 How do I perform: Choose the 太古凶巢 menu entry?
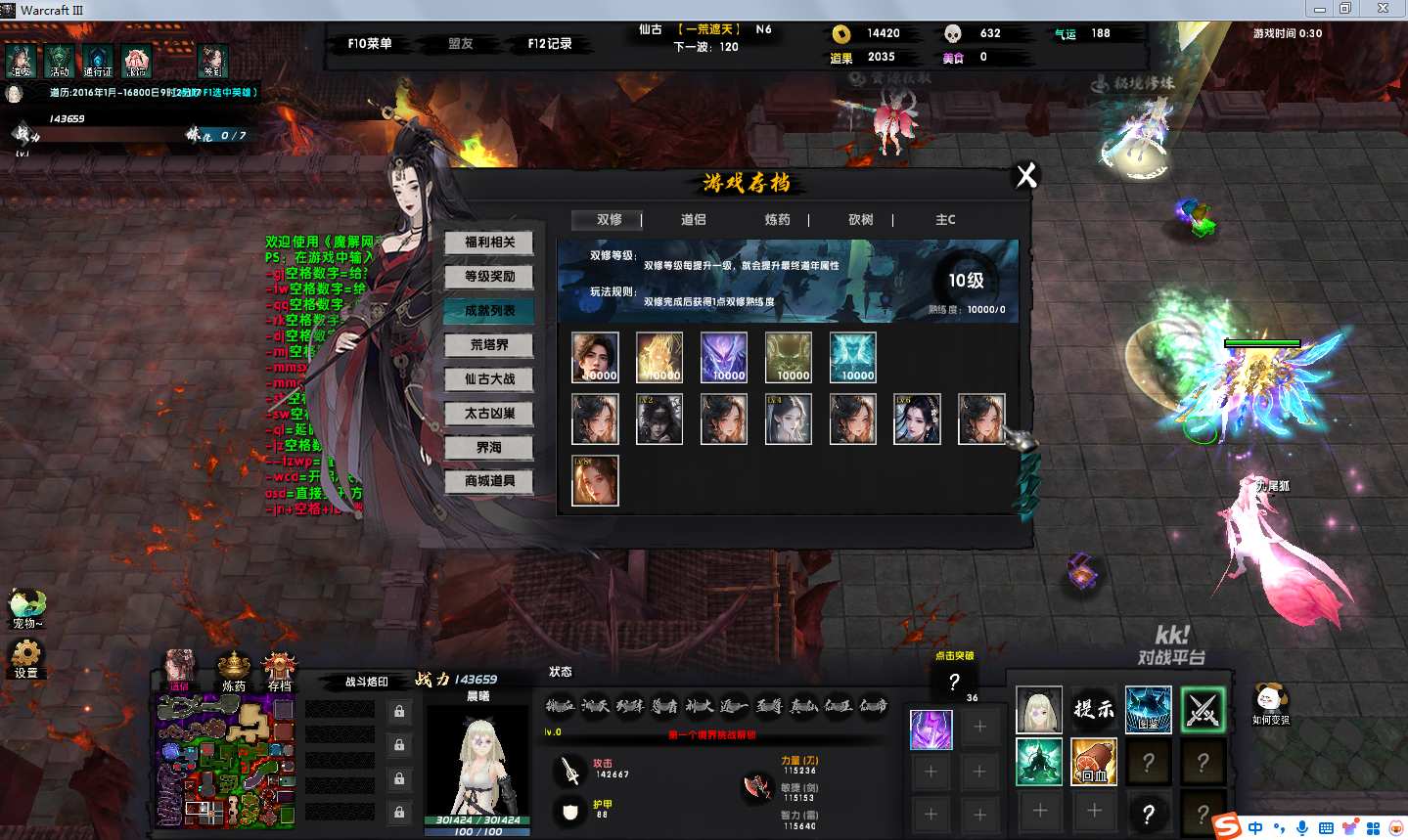489,414
